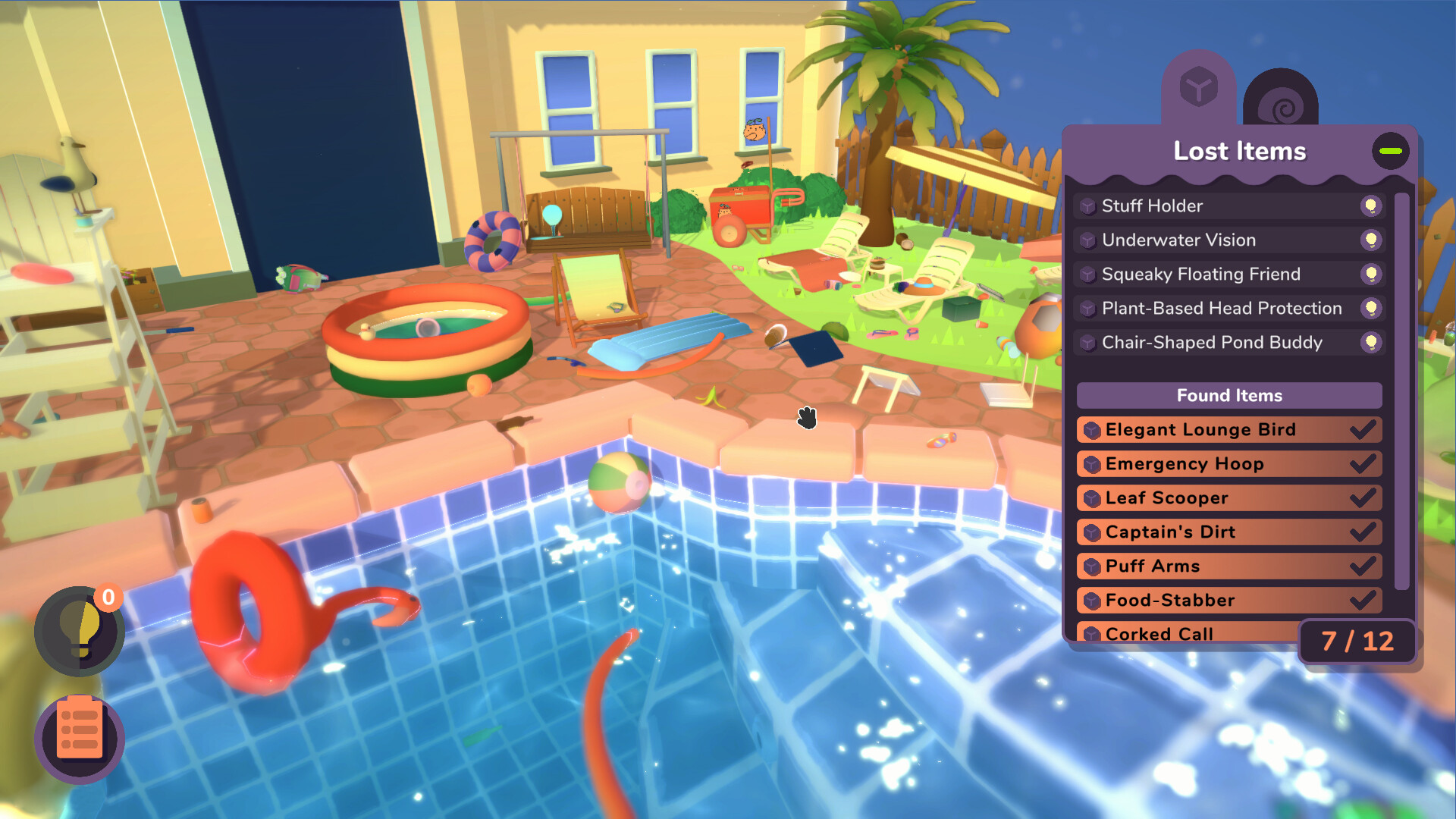Click the hint bulb for Stuff Holder

(1370, 206)
